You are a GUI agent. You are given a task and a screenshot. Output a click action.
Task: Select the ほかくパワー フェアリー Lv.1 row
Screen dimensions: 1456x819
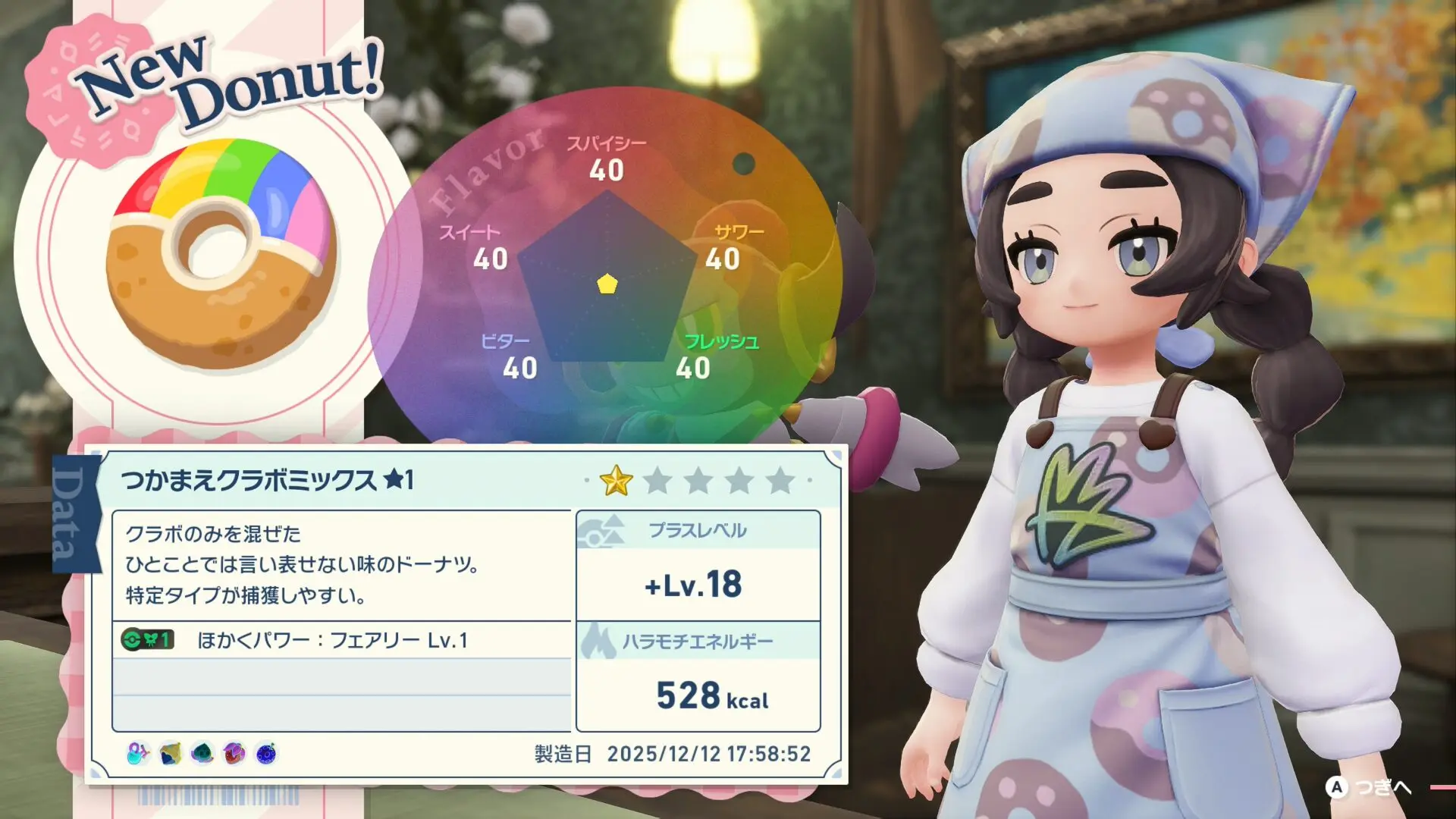click(x=341, y=640)
